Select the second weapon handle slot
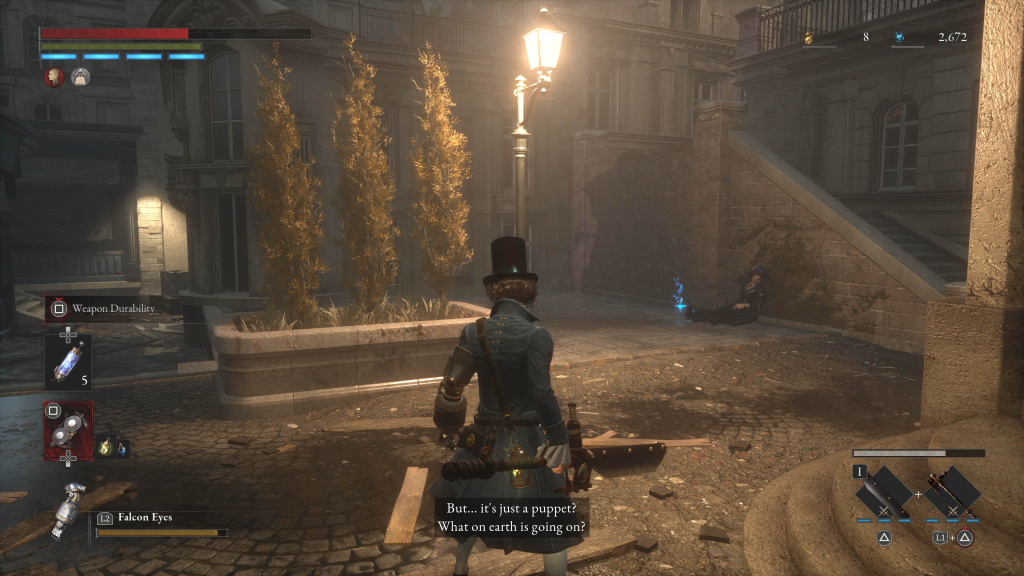 click(x=952, y=493)
